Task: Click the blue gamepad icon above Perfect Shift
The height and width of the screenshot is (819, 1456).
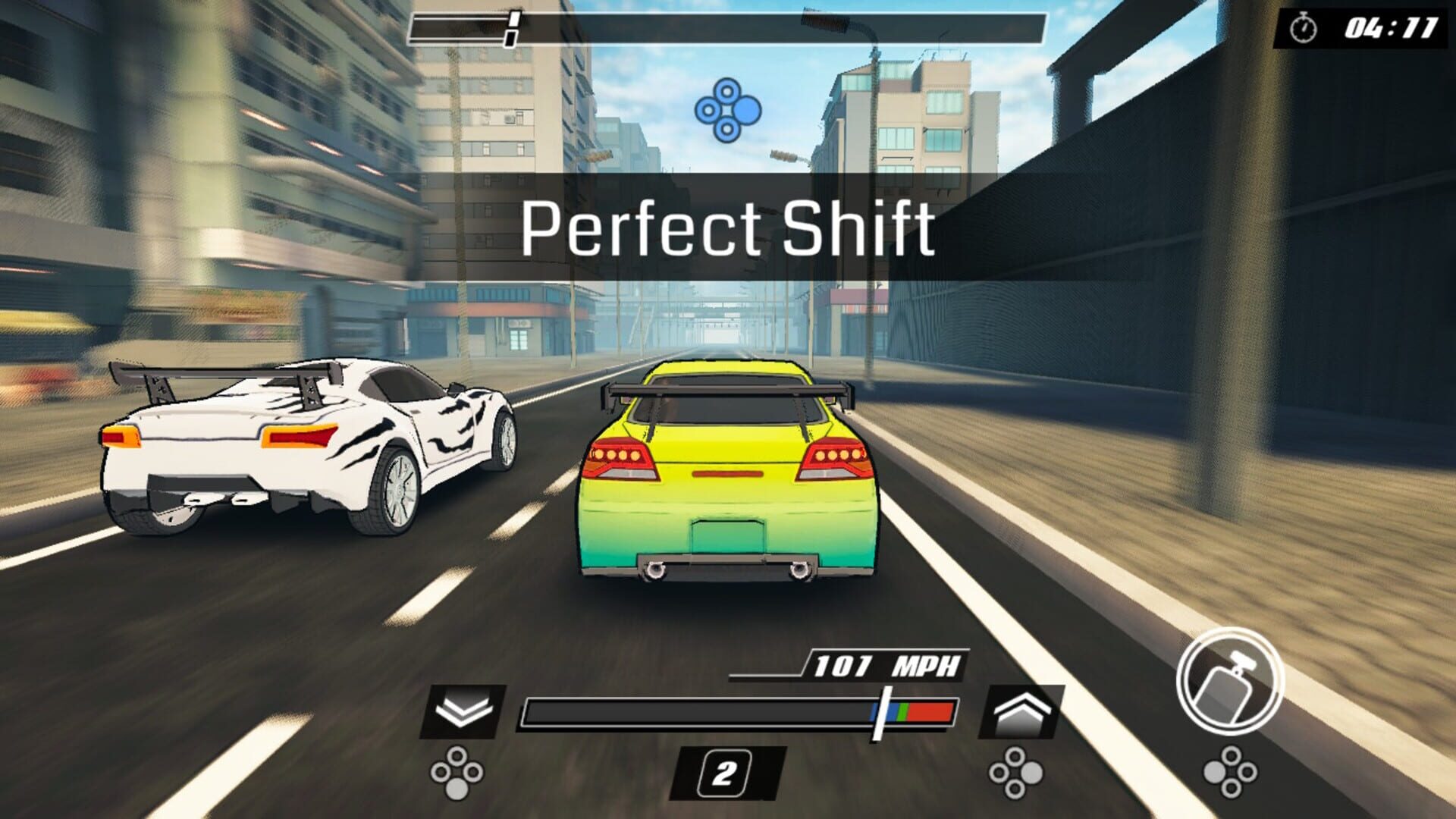Action: pos(729,111)
